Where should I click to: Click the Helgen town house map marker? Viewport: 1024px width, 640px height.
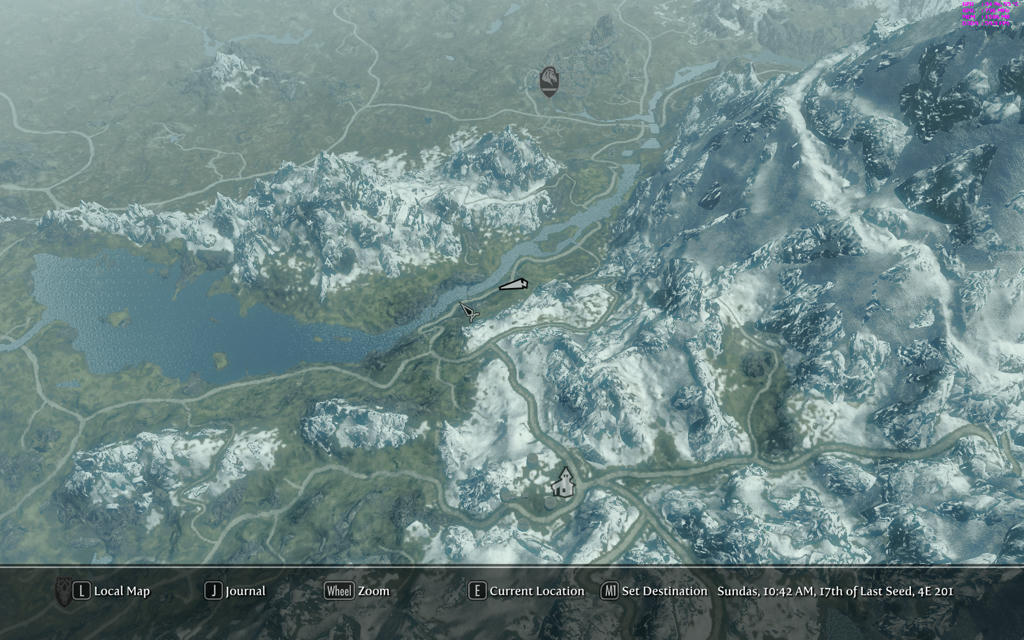pos(564,483)
